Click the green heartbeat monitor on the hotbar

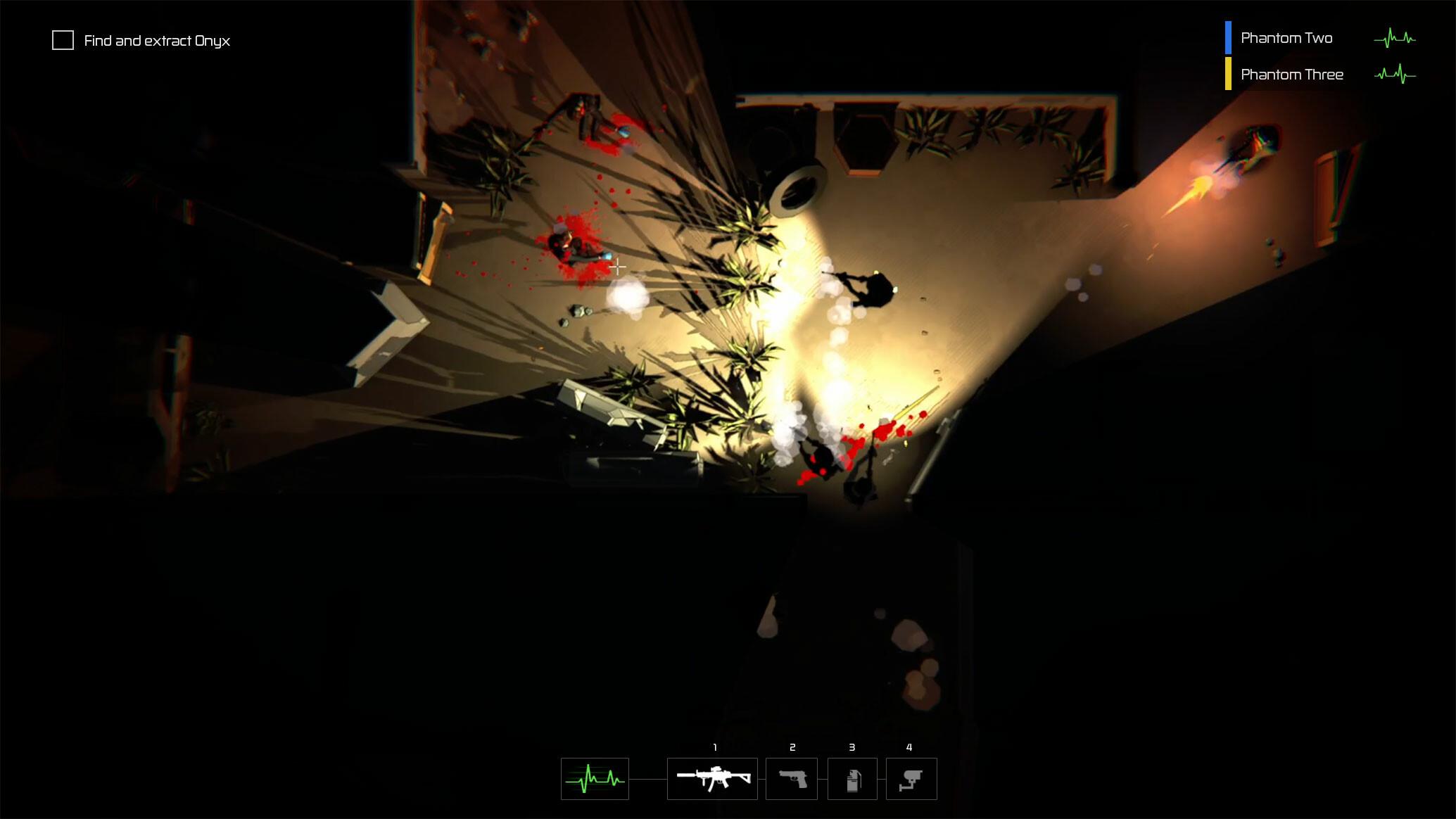pyautogui.click(x=594, y=778)
